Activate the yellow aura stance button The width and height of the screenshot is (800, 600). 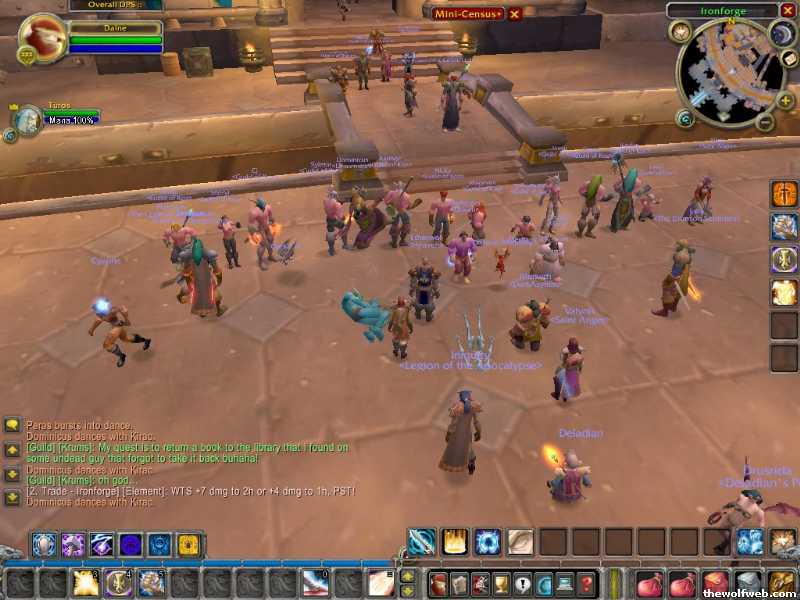click(187, 545)
